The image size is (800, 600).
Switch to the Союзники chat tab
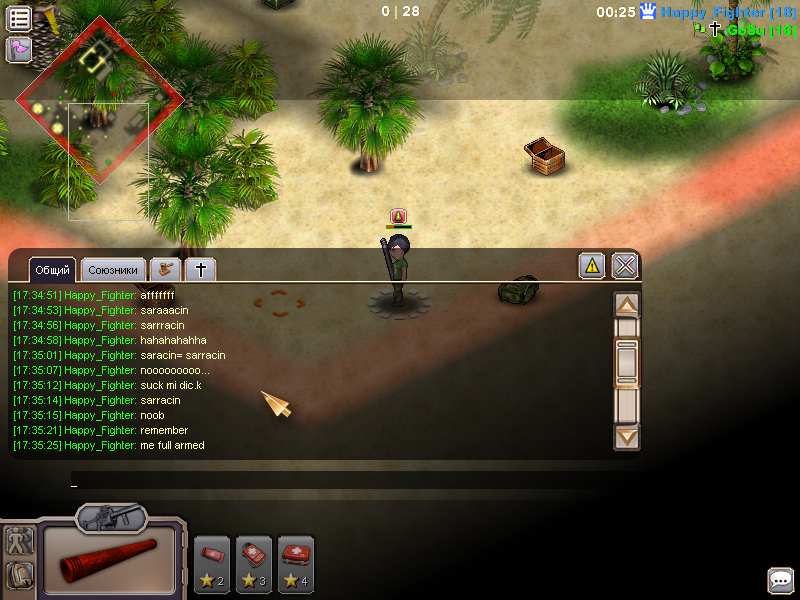point(112,270)
